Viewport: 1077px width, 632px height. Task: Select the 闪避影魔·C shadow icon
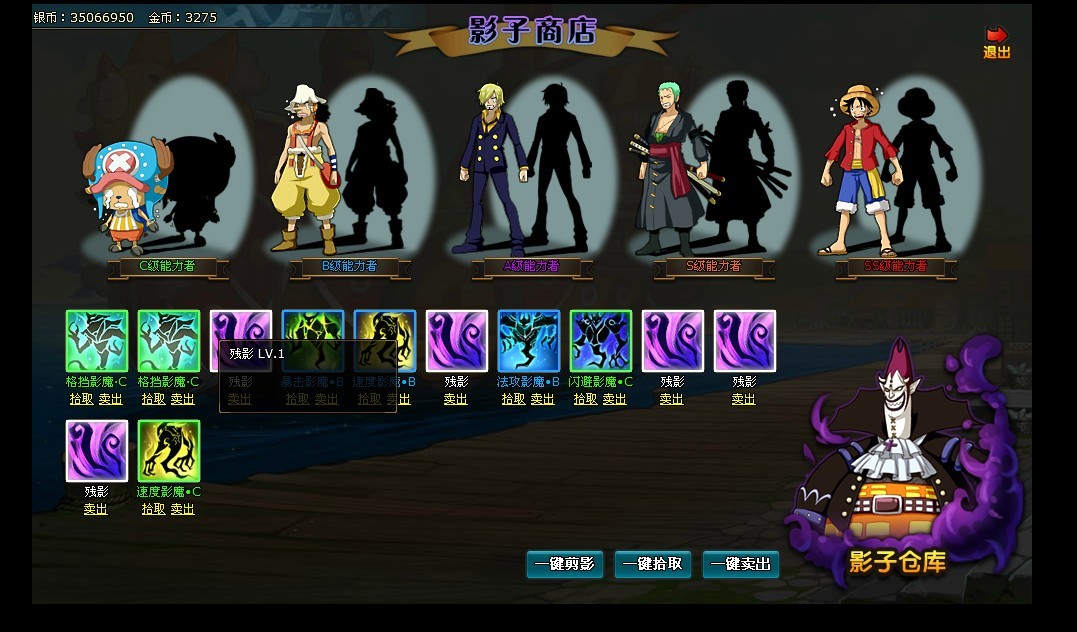point(601,341)
